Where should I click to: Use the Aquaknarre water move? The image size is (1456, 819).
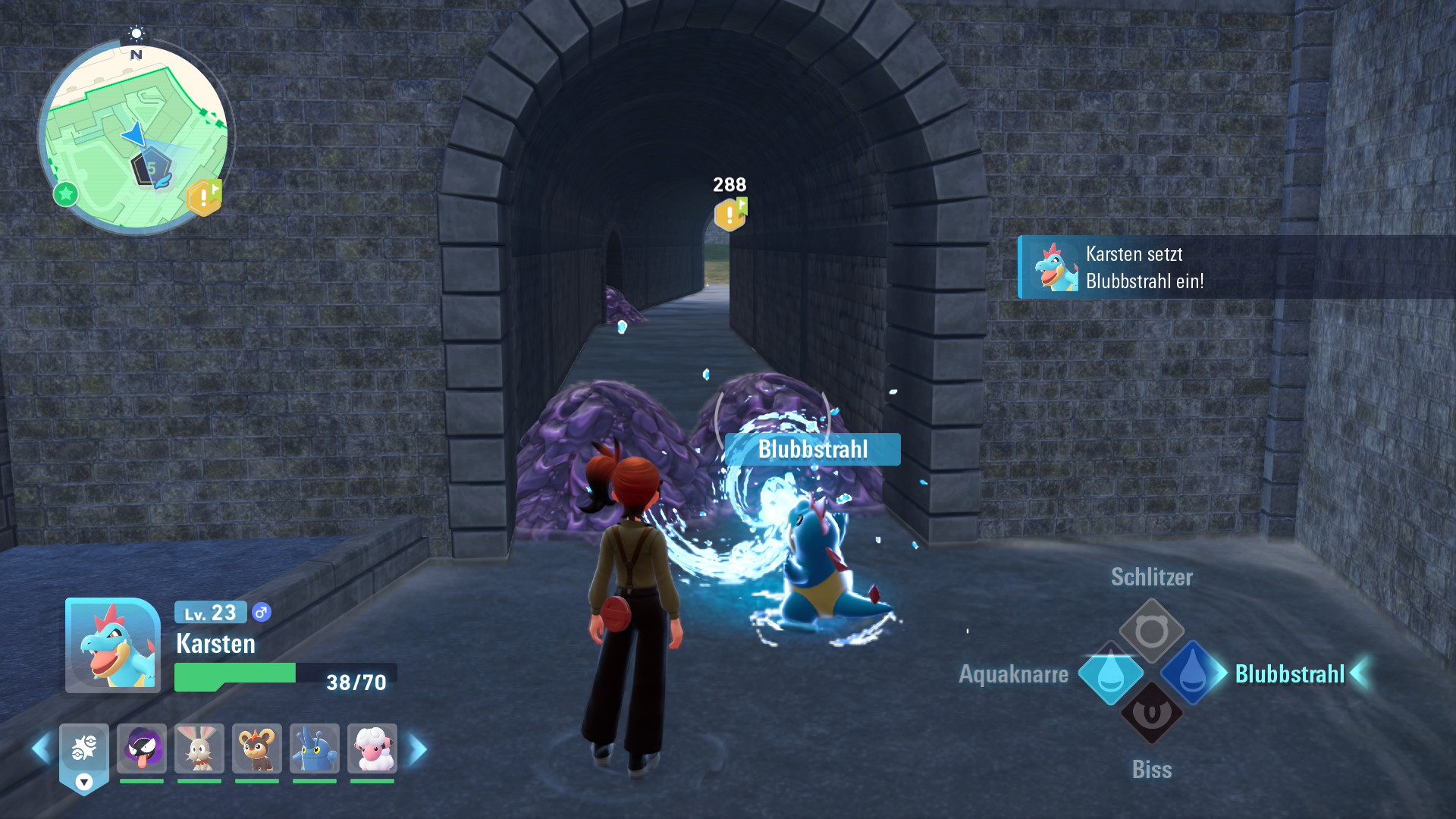click(x=1110, y=673)
